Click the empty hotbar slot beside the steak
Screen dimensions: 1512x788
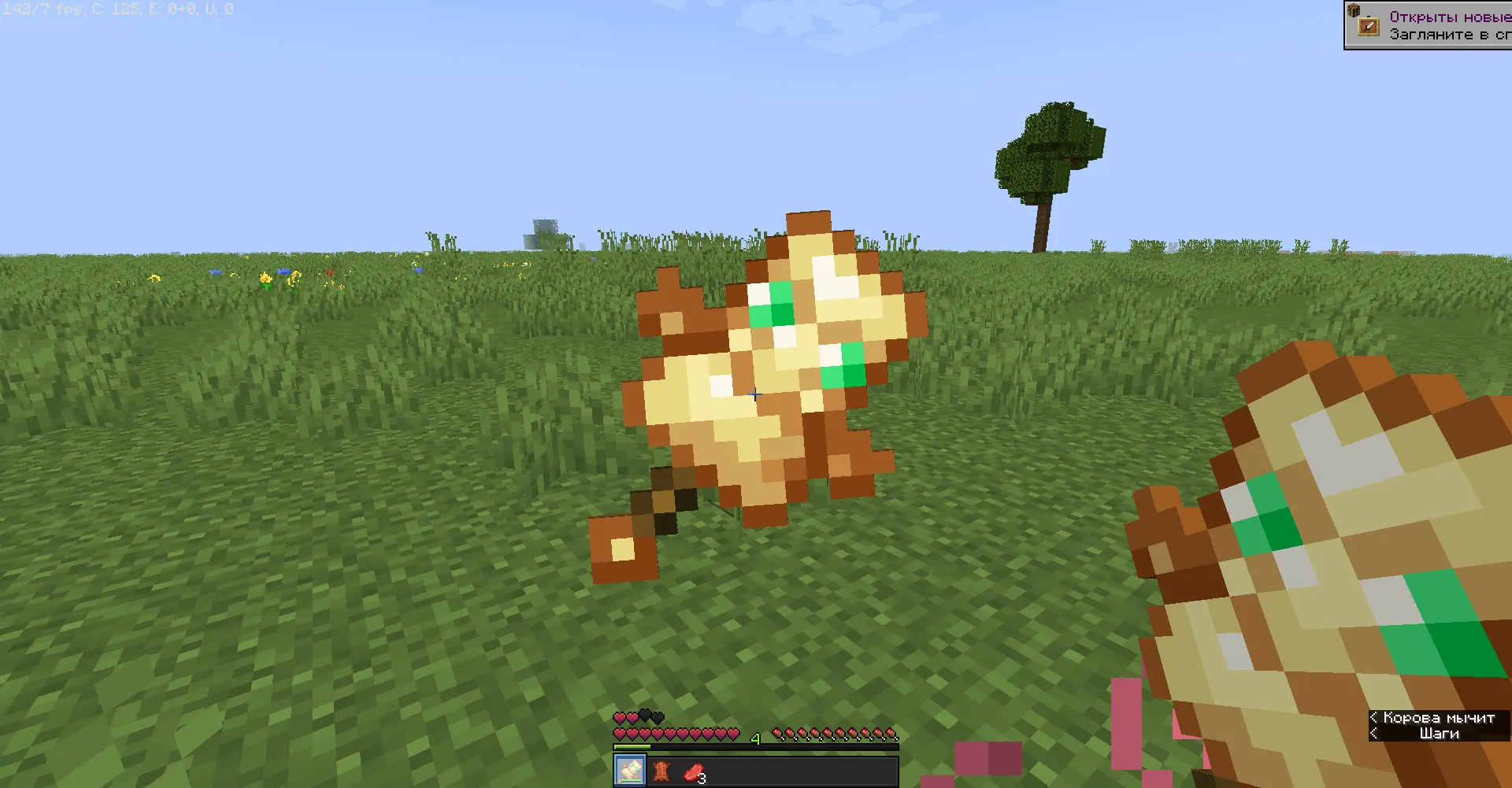(x=725, y=770)
